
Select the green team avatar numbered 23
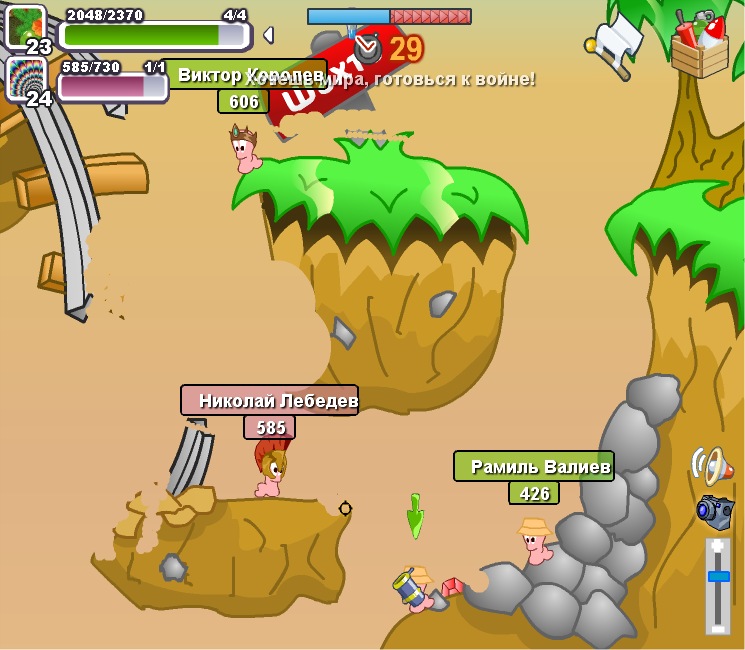[x=25, y=28]
